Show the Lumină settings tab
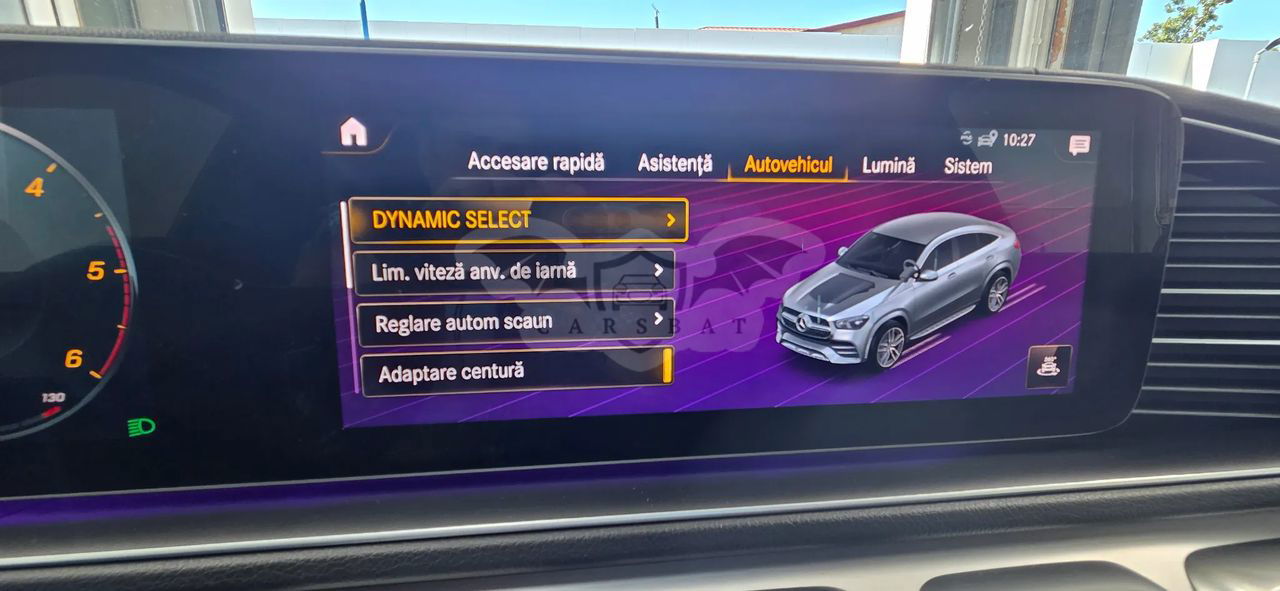The image size is (1280, 591). pyautogui.click(x=888, y=166)
